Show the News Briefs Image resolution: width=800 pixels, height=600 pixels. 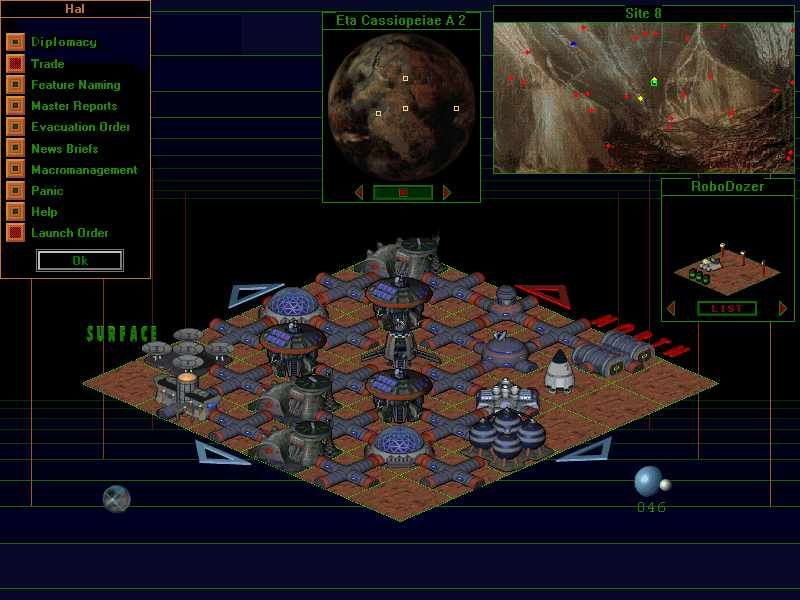click(x=64, y=148)
